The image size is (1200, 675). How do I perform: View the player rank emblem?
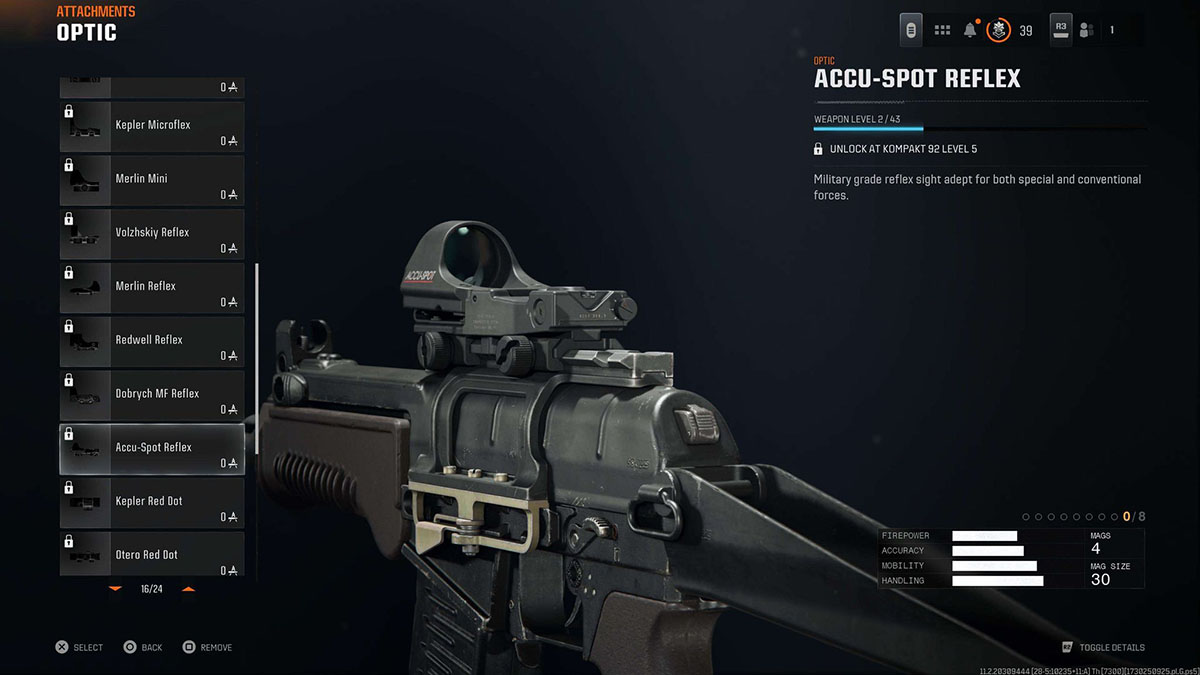tap(998, 30)
